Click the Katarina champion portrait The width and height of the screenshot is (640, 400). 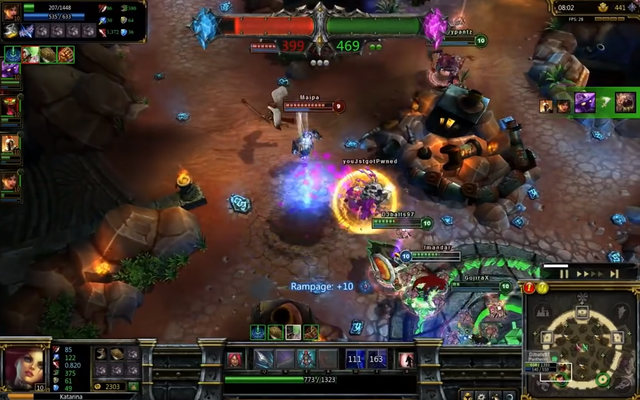pos(20,368)
